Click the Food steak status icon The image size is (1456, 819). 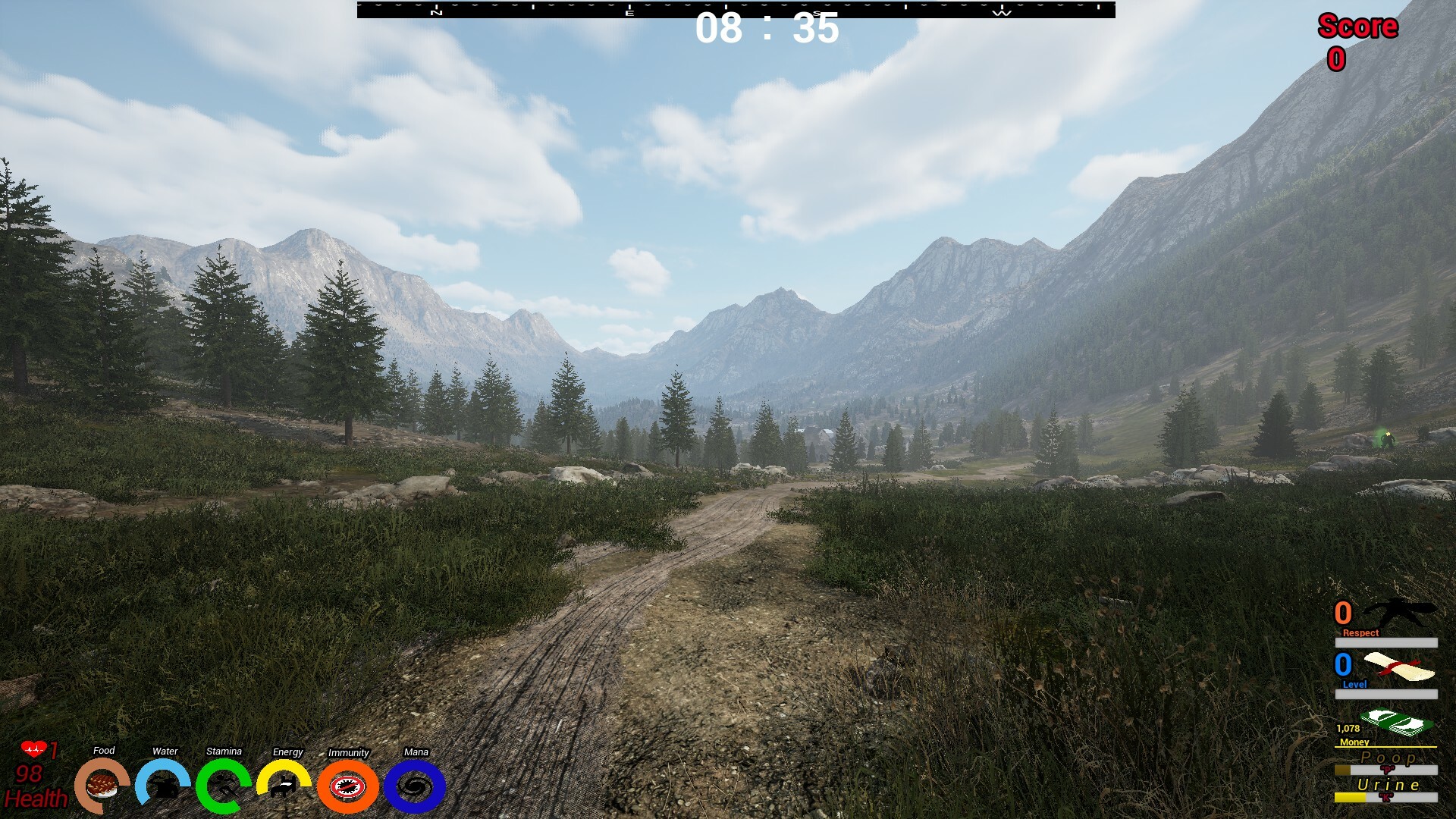tap(102, 786)
